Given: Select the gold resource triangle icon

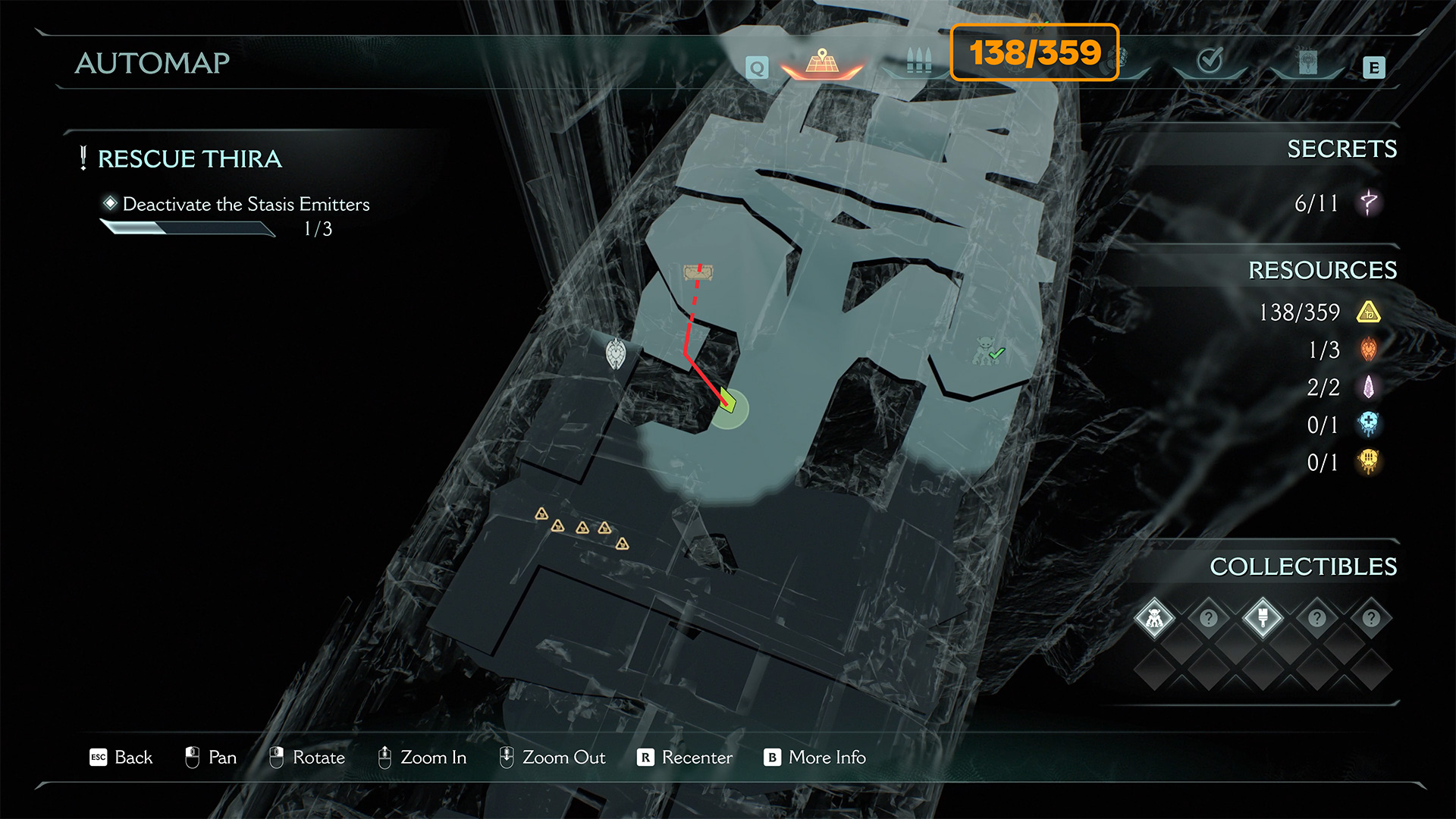Looking at the screenshot, I should tap(1369, 312).
